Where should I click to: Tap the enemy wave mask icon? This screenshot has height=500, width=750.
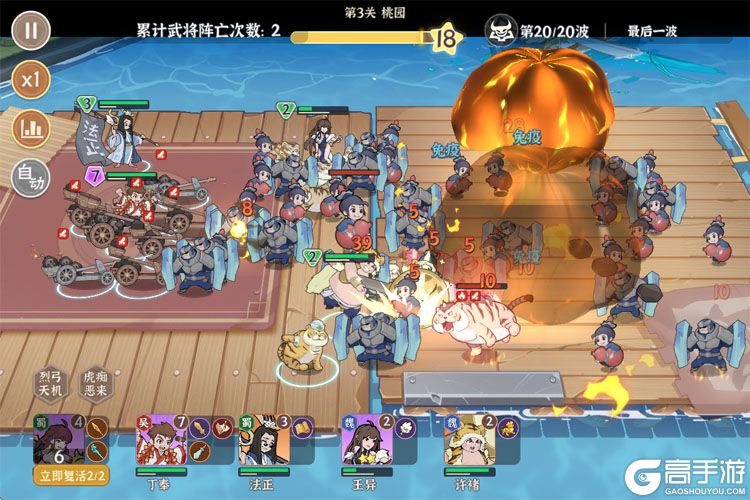coord(500,31)
